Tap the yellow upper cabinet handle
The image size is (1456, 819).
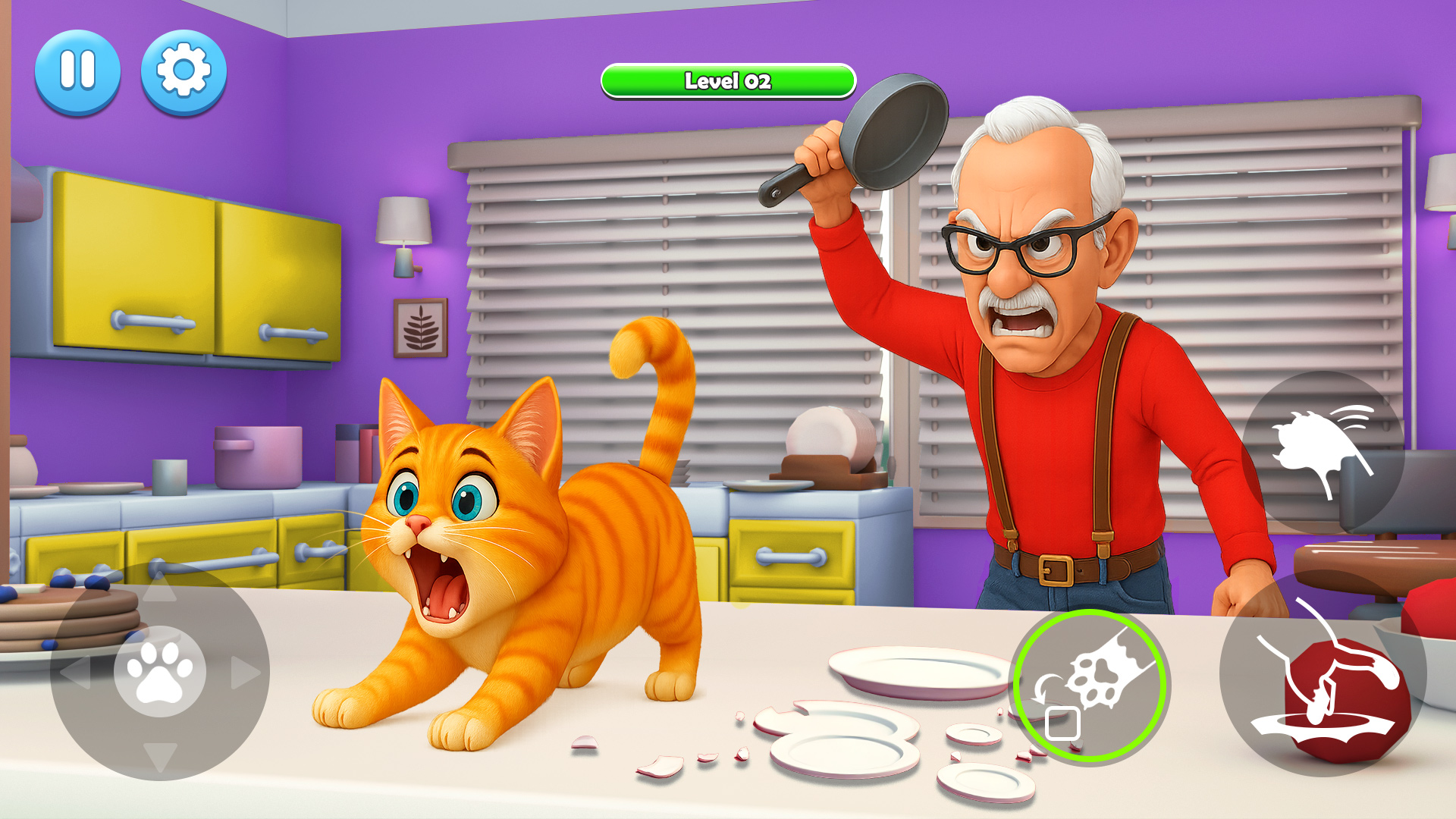coord(152,321)
